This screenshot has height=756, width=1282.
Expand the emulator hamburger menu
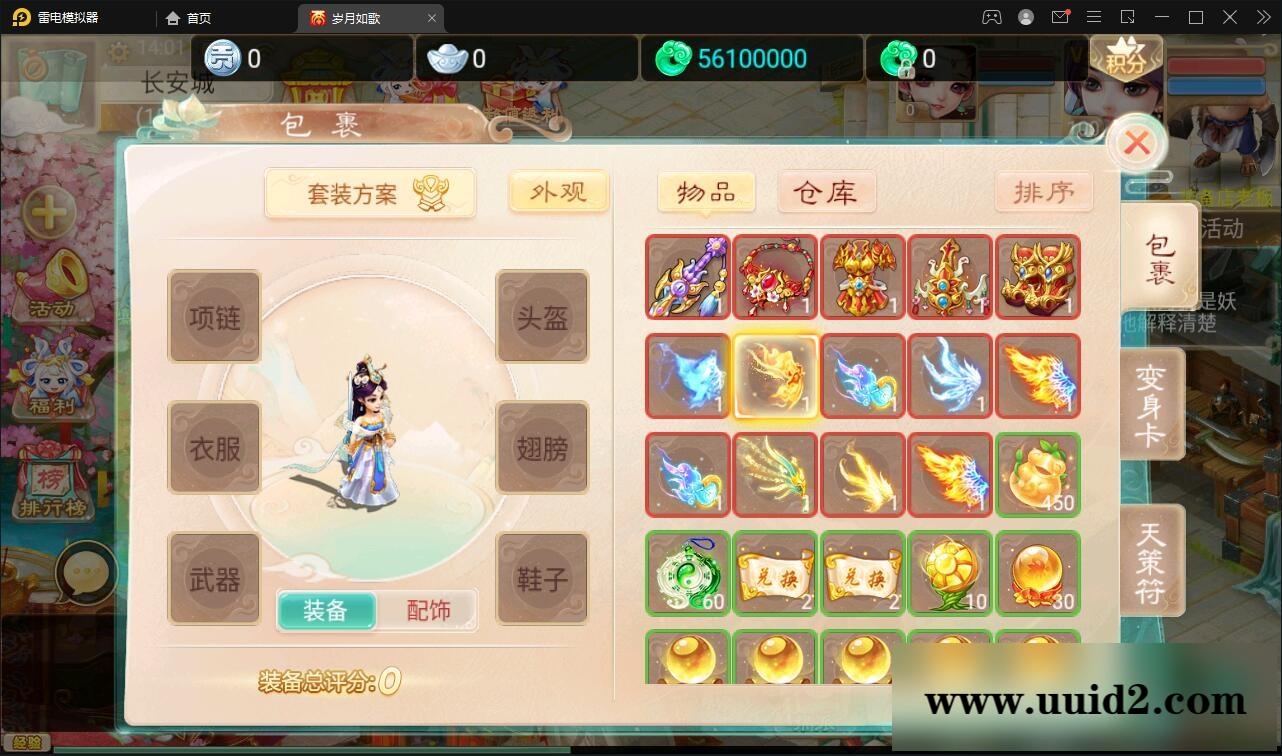pos(1094,17)
